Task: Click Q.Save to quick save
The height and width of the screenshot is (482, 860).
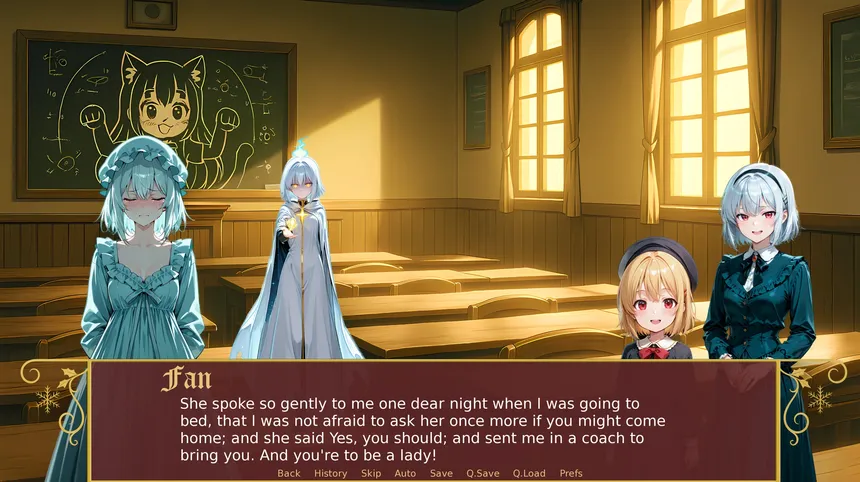Action: click(483, 473)
